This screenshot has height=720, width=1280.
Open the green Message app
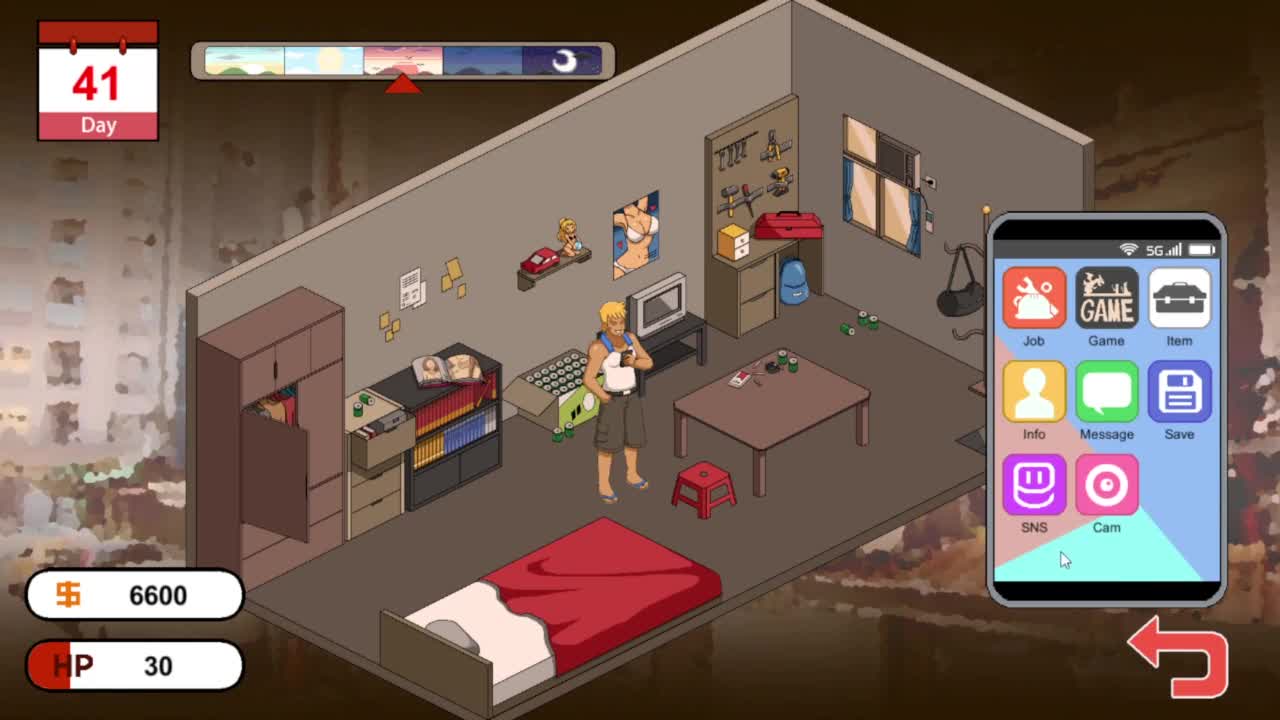[1106, 392]
